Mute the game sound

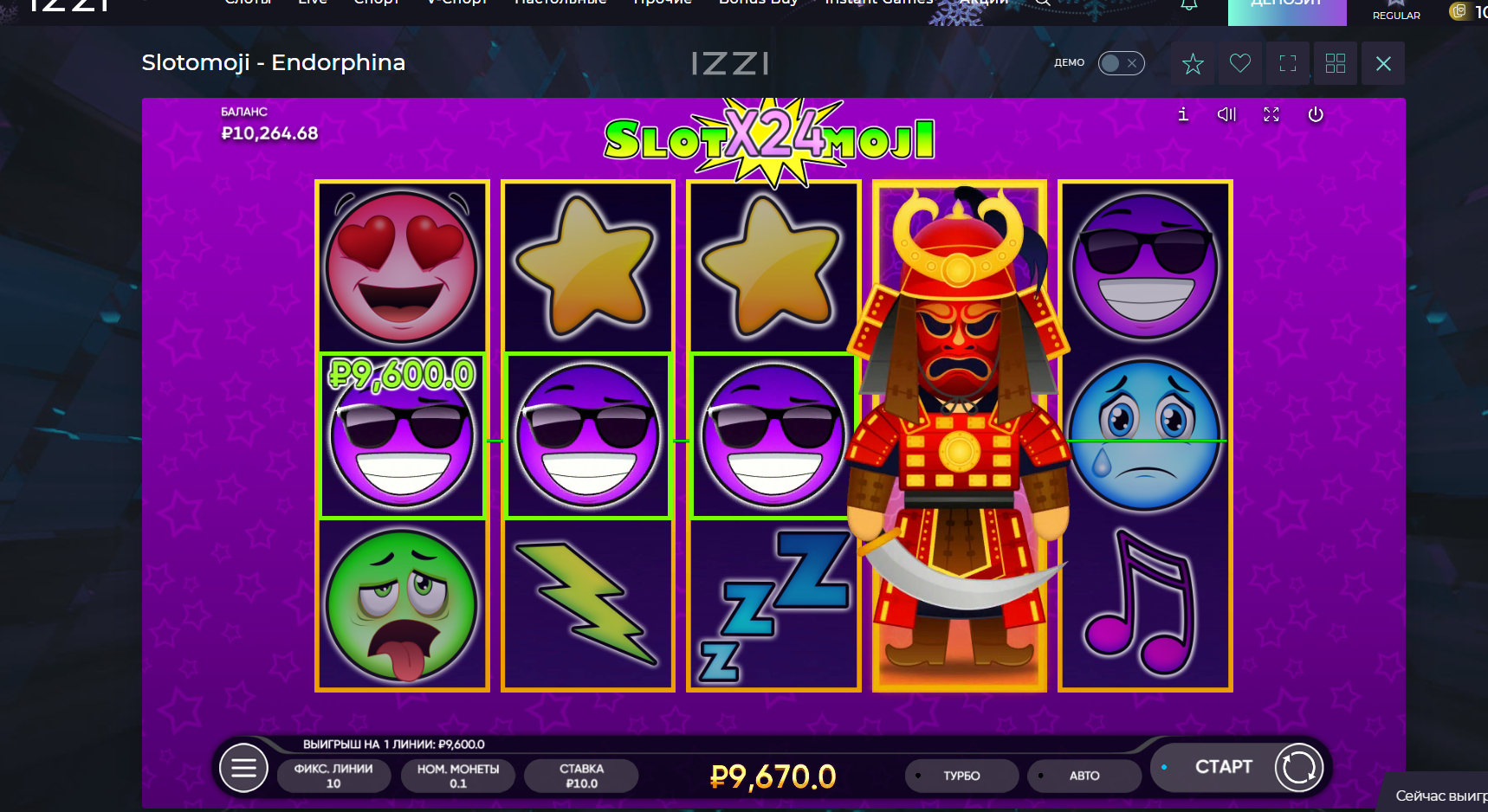tap(1226, 114)
